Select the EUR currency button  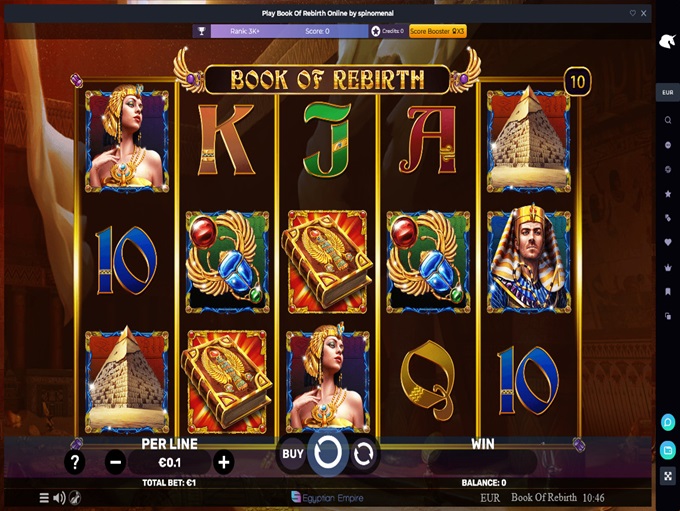(667, 93)
